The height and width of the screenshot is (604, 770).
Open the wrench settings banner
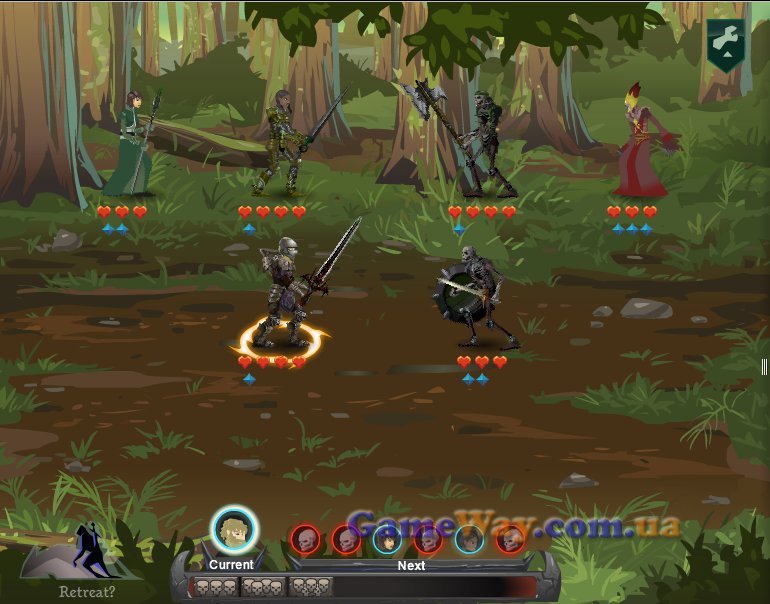(723, 44)
